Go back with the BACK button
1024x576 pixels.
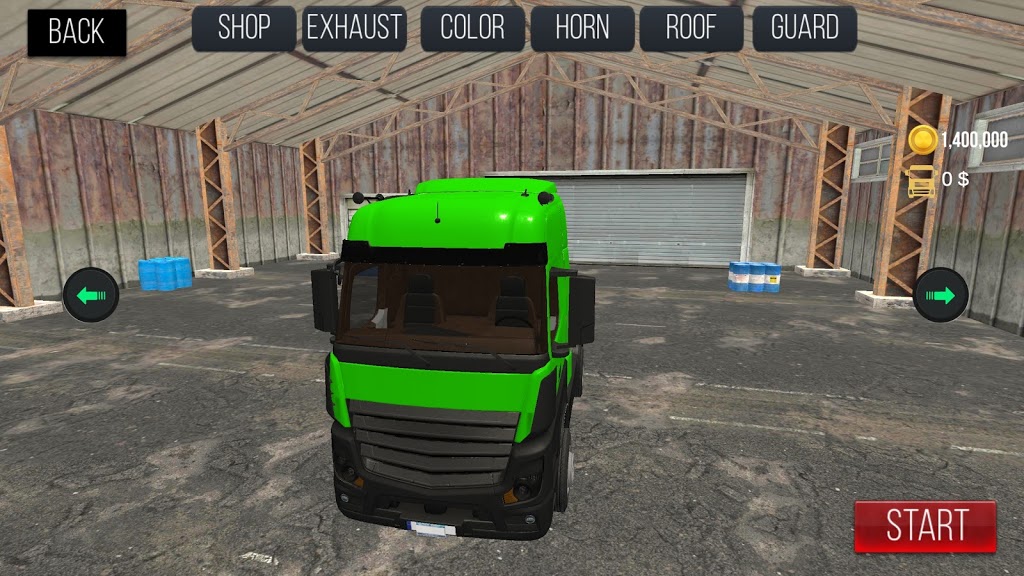pyautogui.click(x=76, y=32)
